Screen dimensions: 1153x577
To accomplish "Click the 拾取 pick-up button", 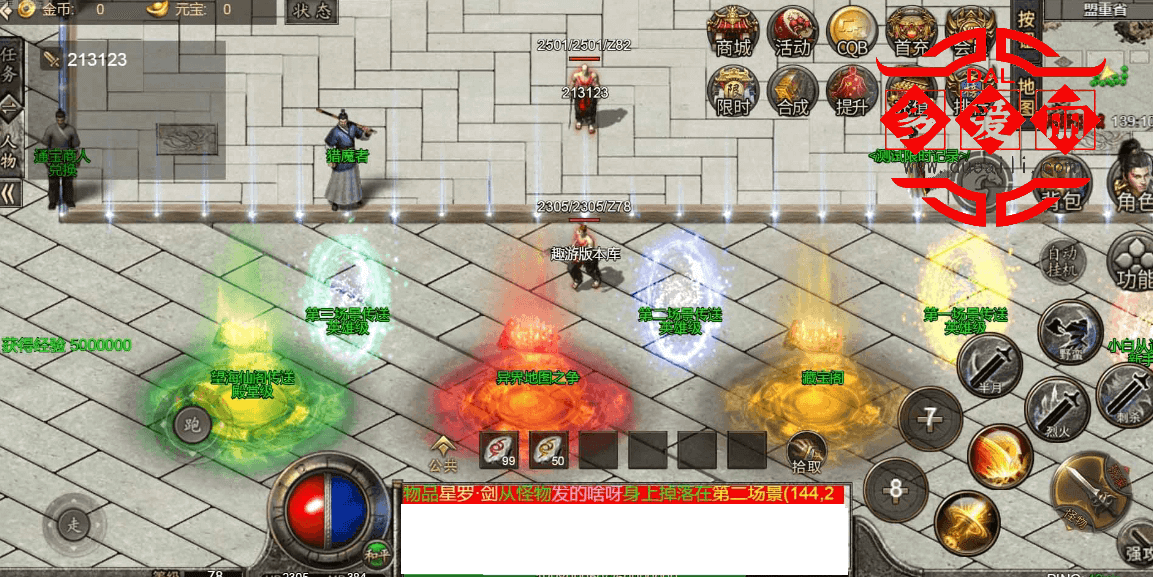I will pos(806,453).
